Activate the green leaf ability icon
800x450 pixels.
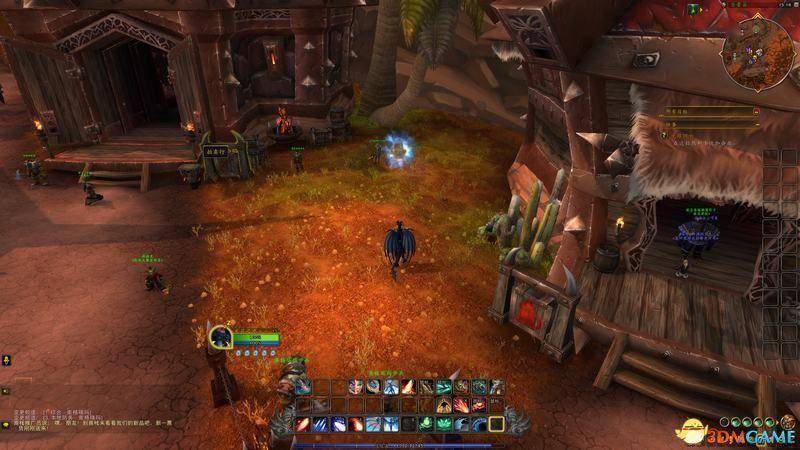[444, 424]
